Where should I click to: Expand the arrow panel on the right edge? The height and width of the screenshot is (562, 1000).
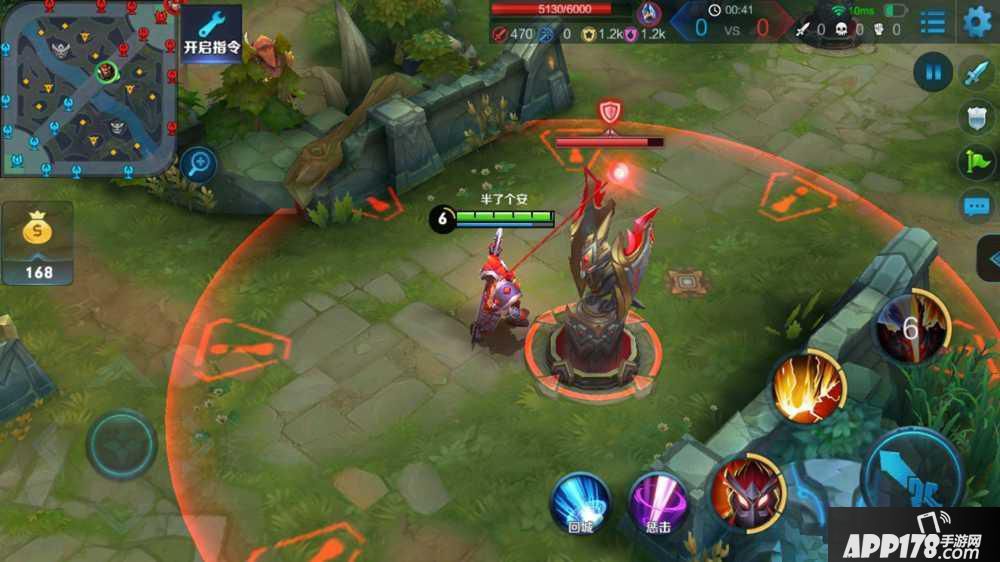pyautogui.click(x=990, y=258)
